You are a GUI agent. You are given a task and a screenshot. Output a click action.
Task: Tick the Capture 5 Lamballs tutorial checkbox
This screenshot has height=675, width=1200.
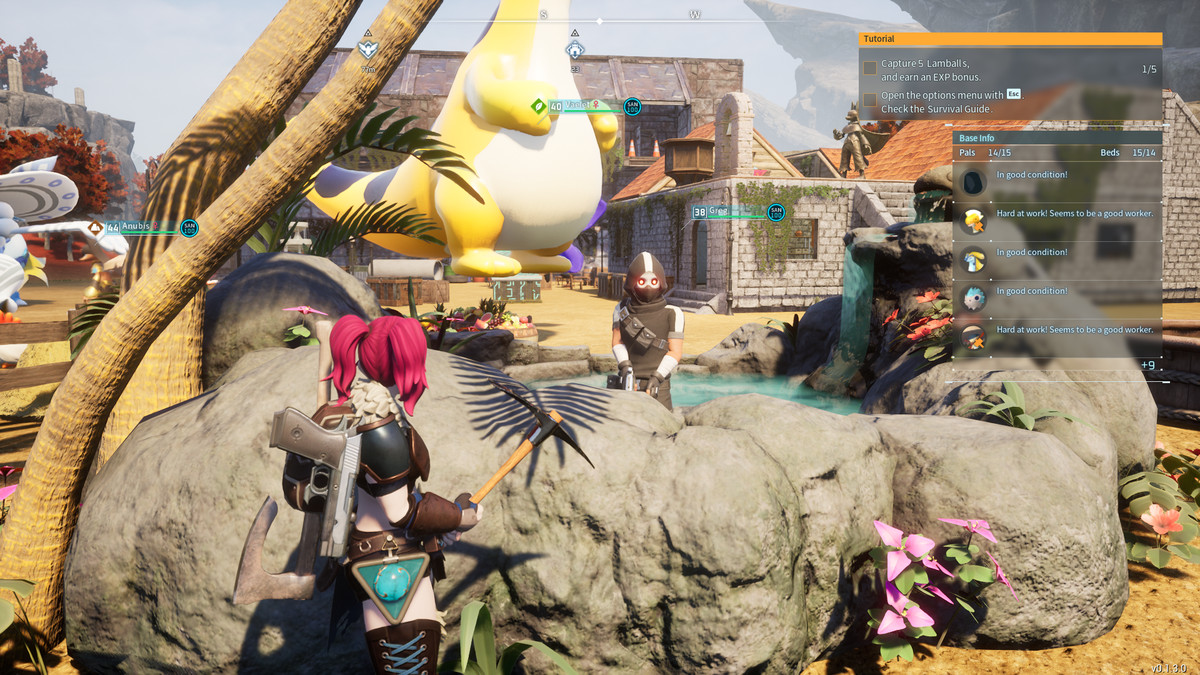870,69
